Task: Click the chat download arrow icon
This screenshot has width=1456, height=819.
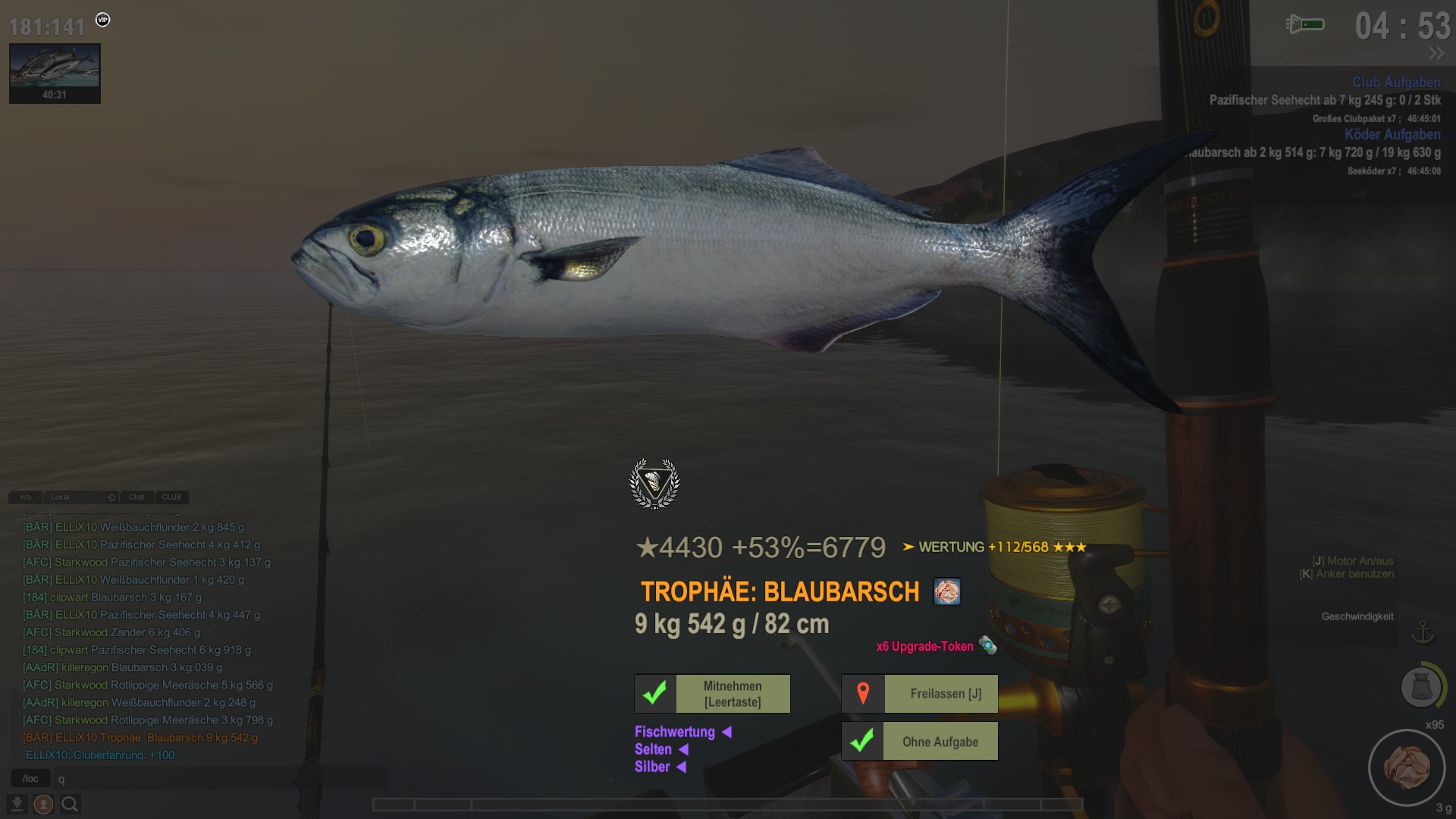Action: point(17,804)
